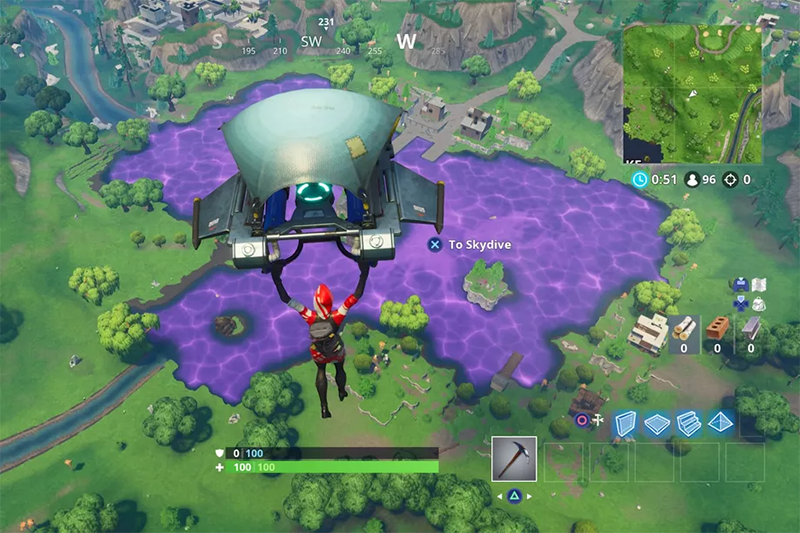This screenshot has width=800, height=533.
Task: Select the pickaxe slot in the hotbar
Action: coord(514,459)
